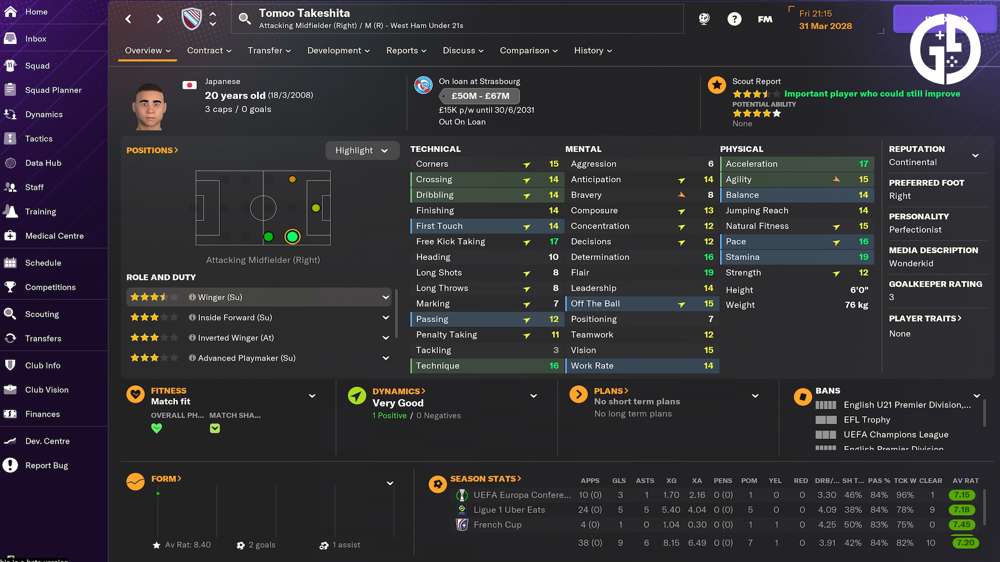Open the Dynamics panel link

pos(398,391)
